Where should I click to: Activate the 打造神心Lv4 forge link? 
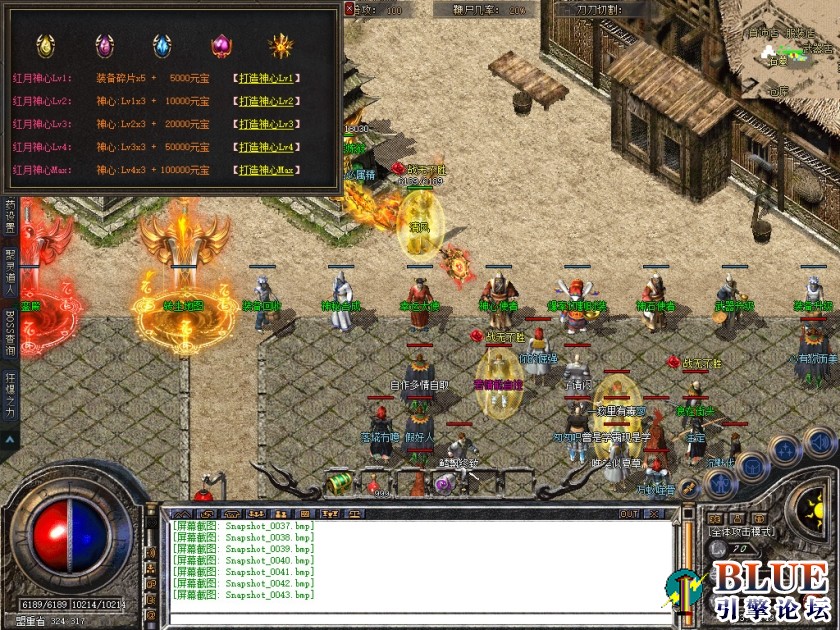point(269,147)
